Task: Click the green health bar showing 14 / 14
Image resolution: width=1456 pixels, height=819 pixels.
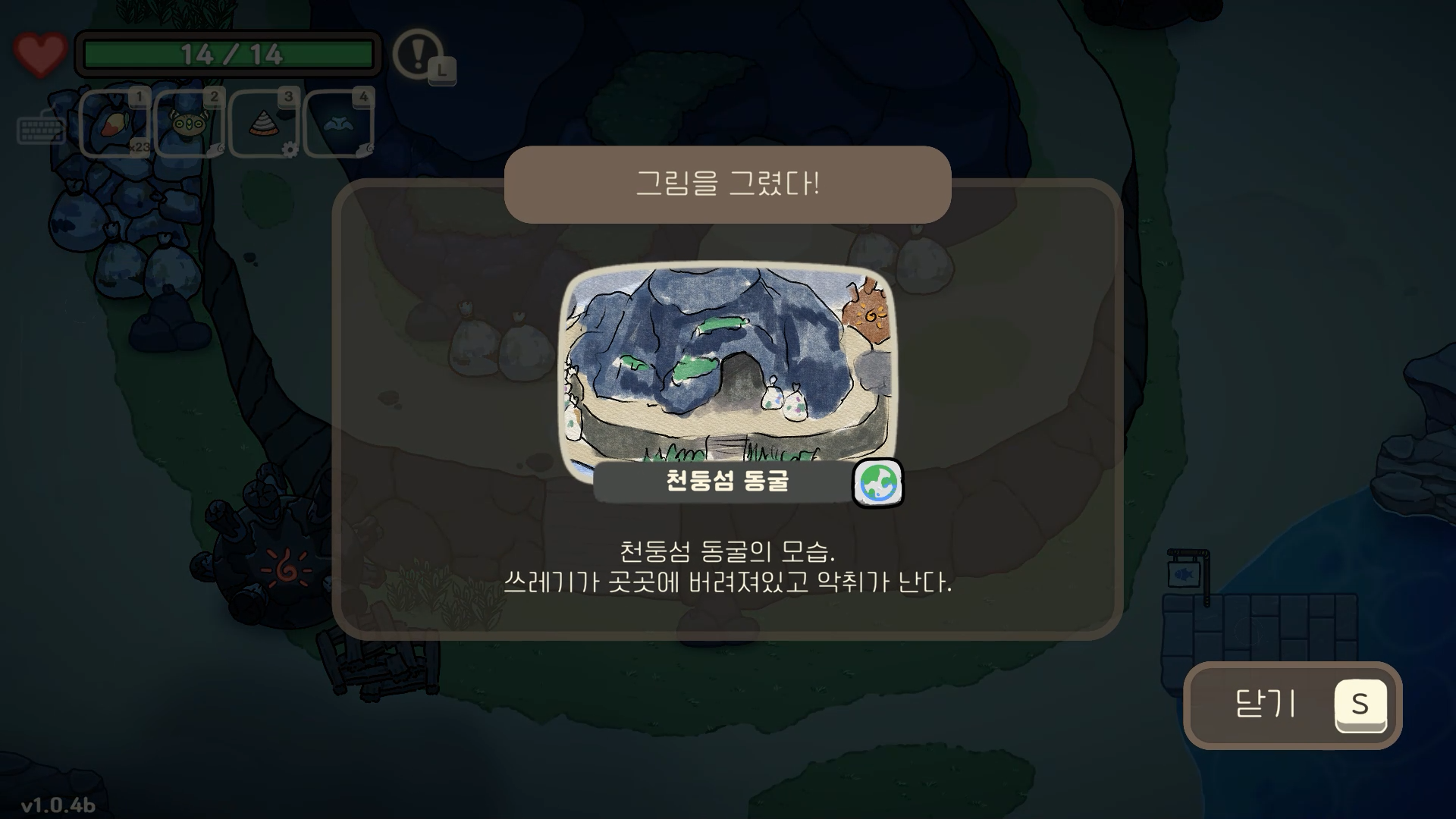Action: (x=227, y=52)
